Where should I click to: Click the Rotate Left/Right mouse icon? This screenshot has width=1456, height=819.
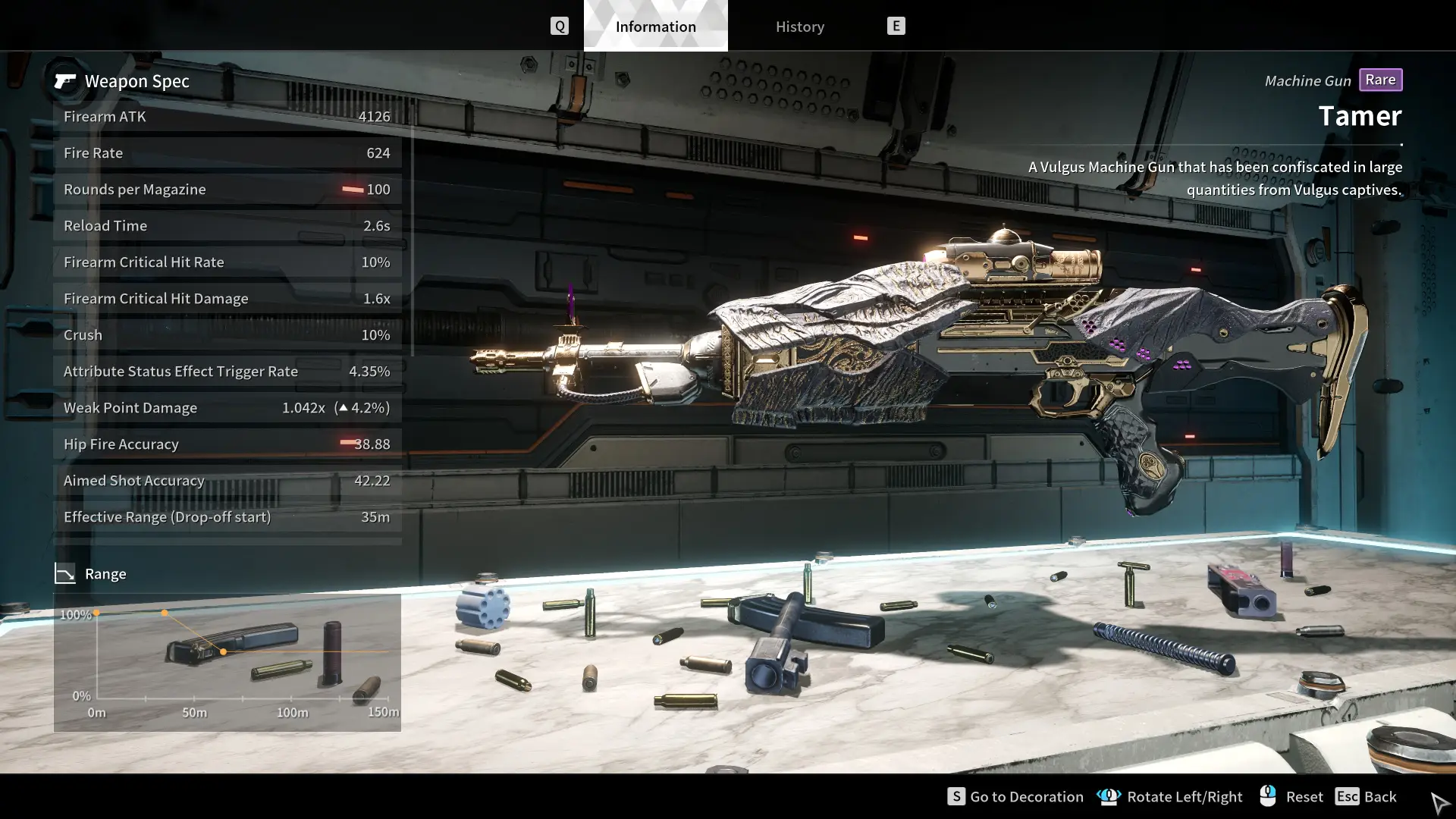pyautogui.click(x=1109, y=796)
